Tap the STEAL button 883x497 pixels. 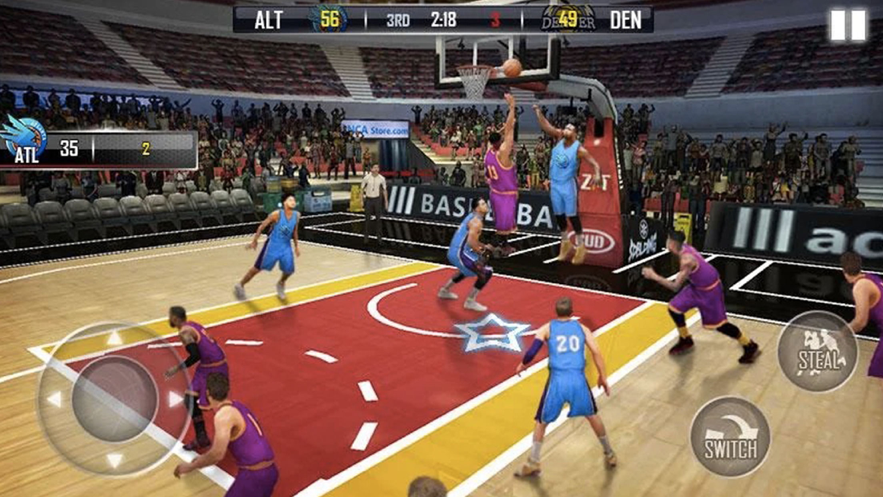(x=817, y=351)
